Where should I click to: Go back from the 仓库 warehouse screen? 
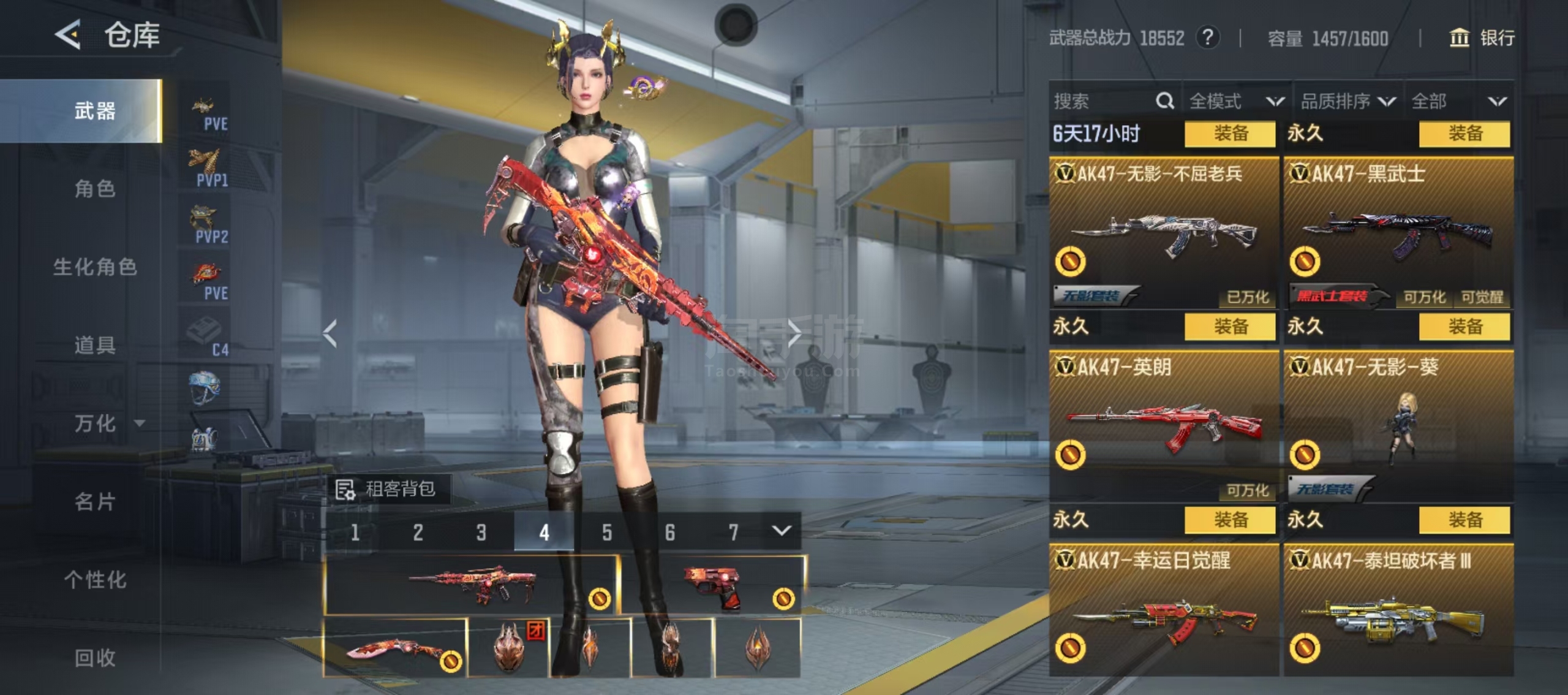point(69,34)
